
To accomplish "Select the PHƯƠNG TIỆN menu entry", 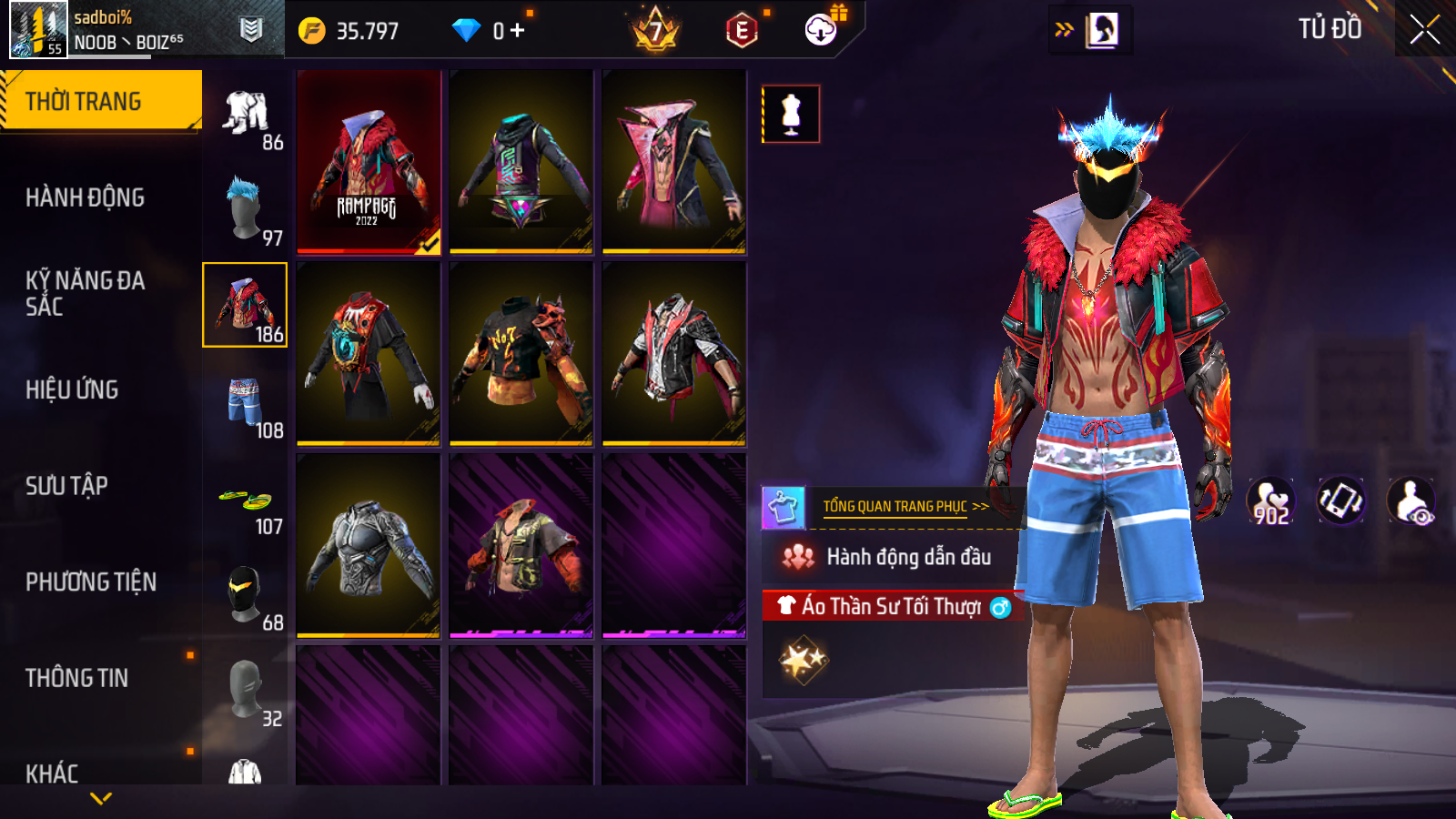I will point(91,581).
